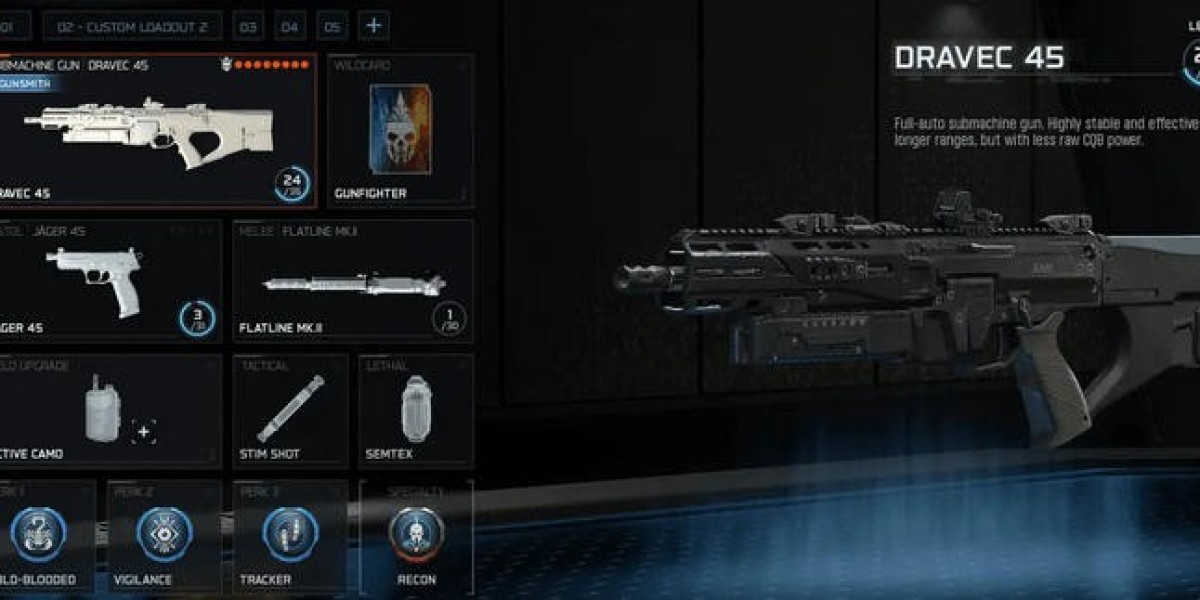Choose the Gunfighter wildcard slot

click(x=400, y=131)
